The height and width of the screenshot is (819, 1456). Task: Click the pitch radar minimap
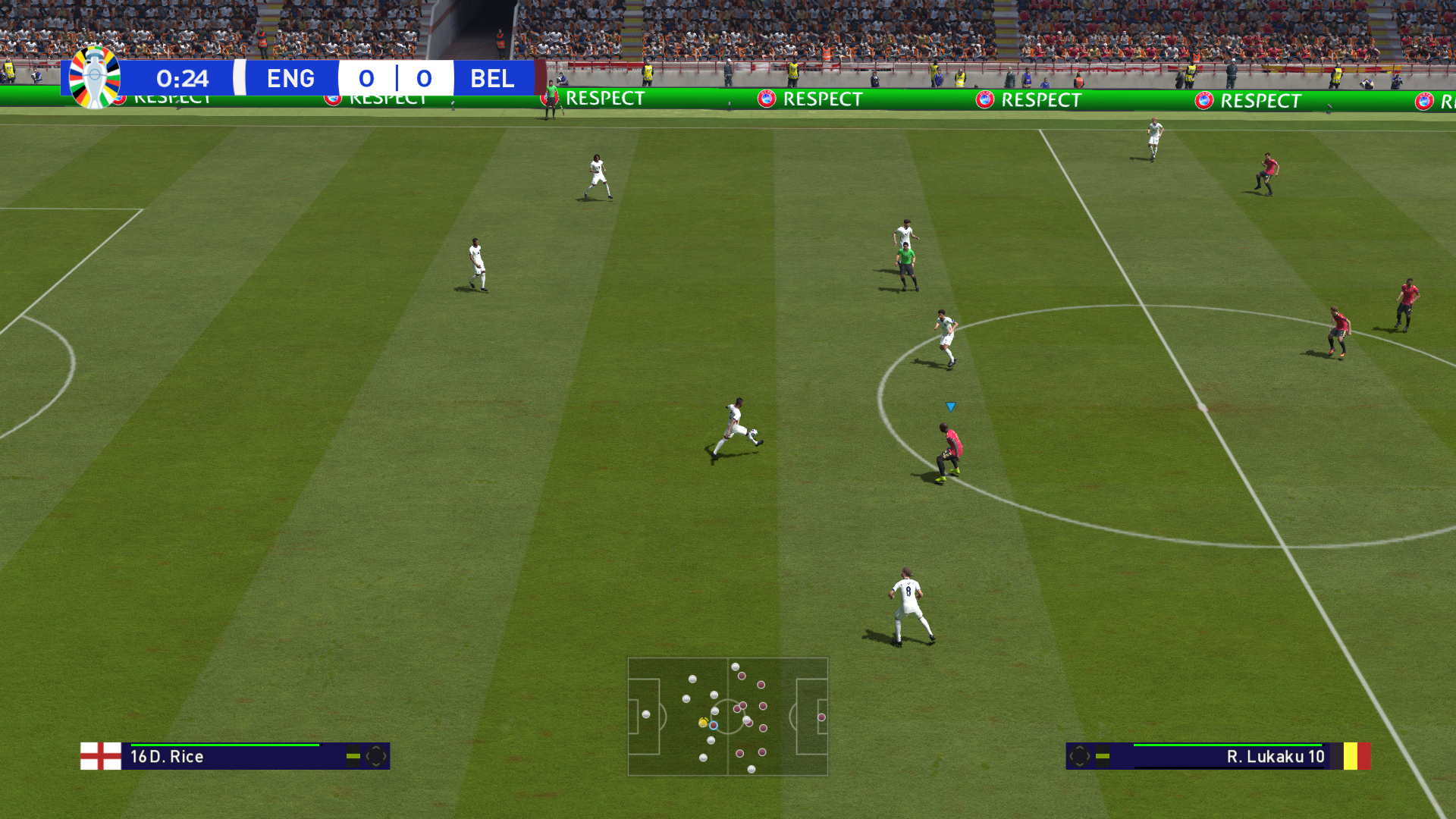pos(727,717)
